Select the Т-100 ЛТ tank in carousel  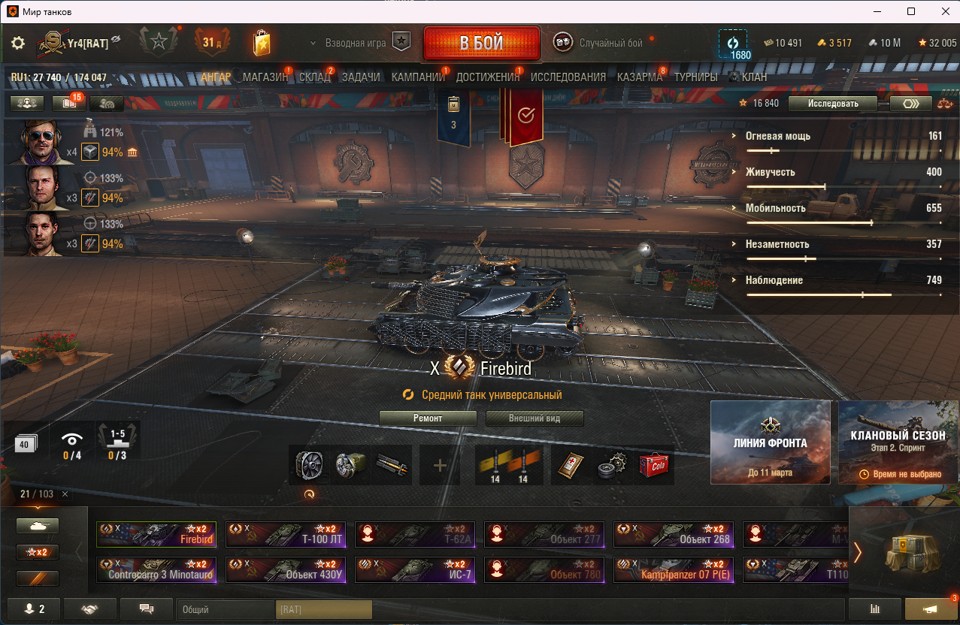[286, 534]
